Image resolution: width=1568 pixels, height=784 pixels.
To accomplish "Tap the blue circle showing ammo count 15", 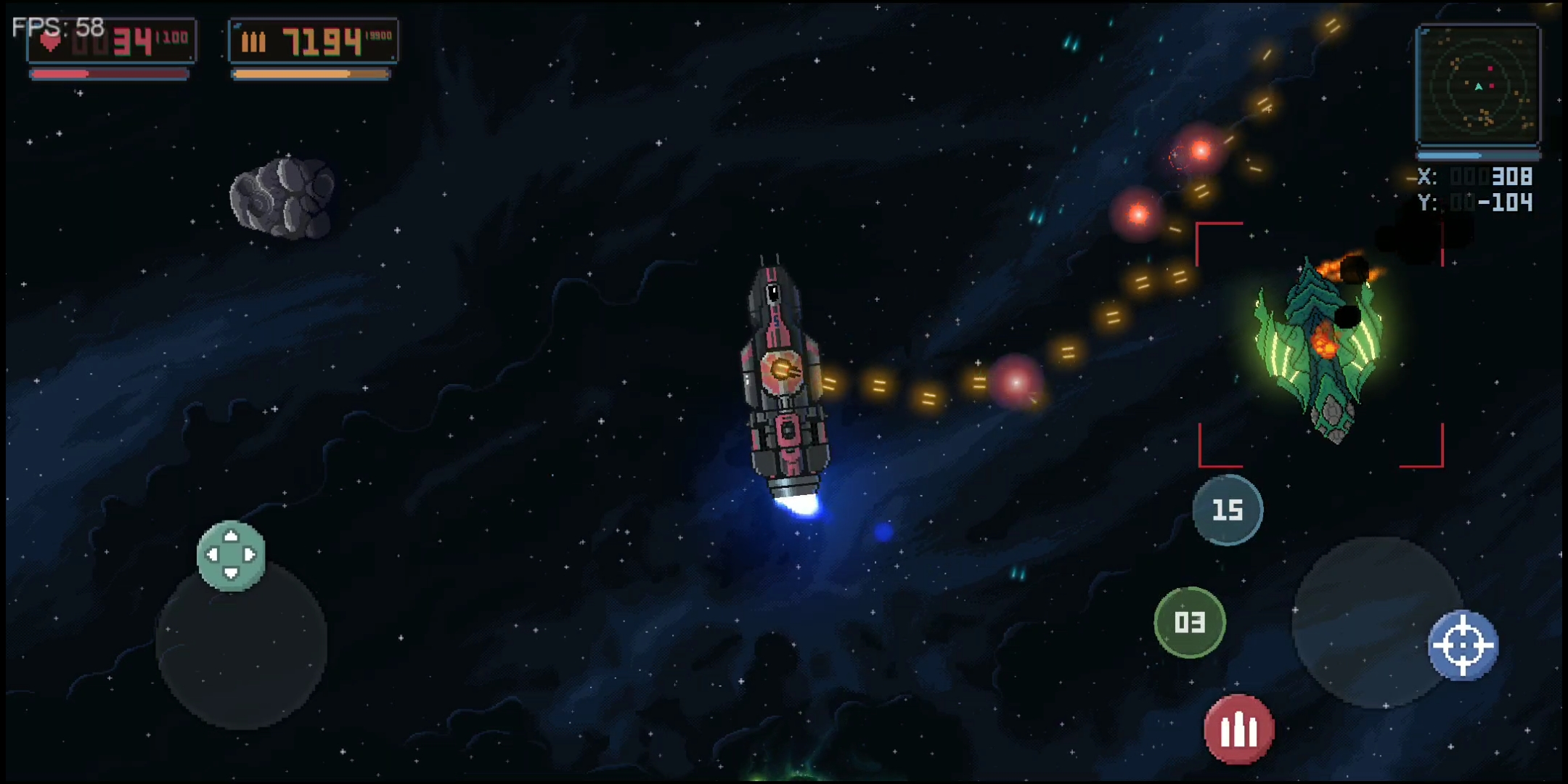I will tap(1227, 510).
